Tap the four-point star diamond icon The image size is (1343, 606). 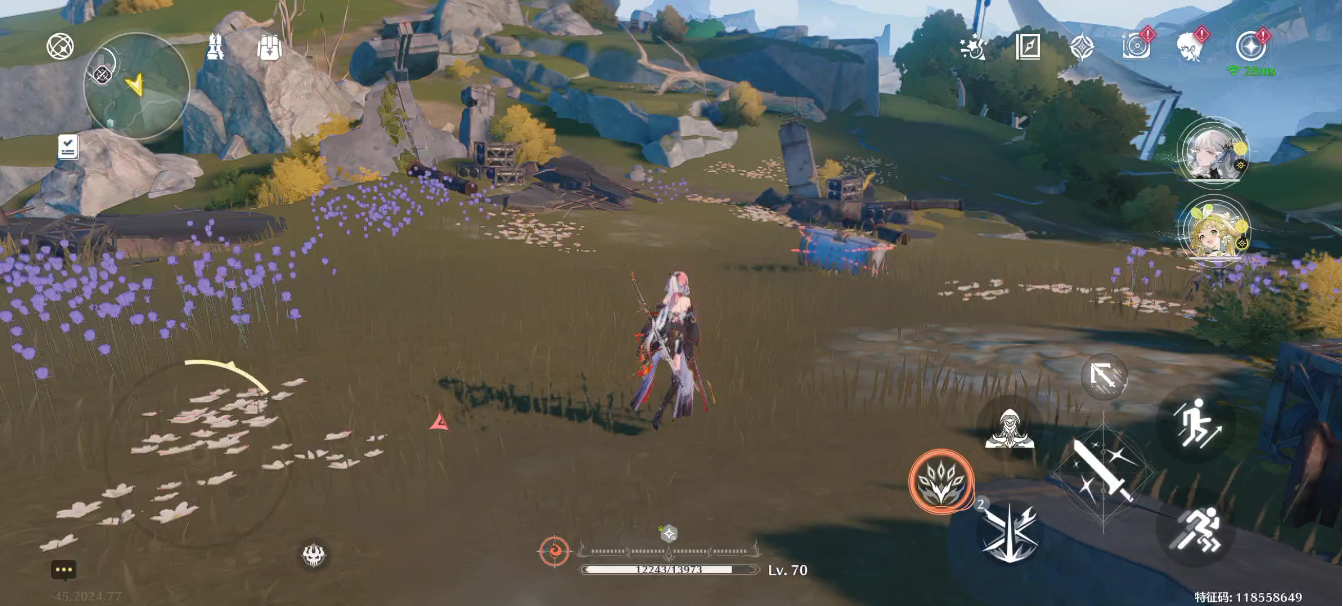[1082, 46]
